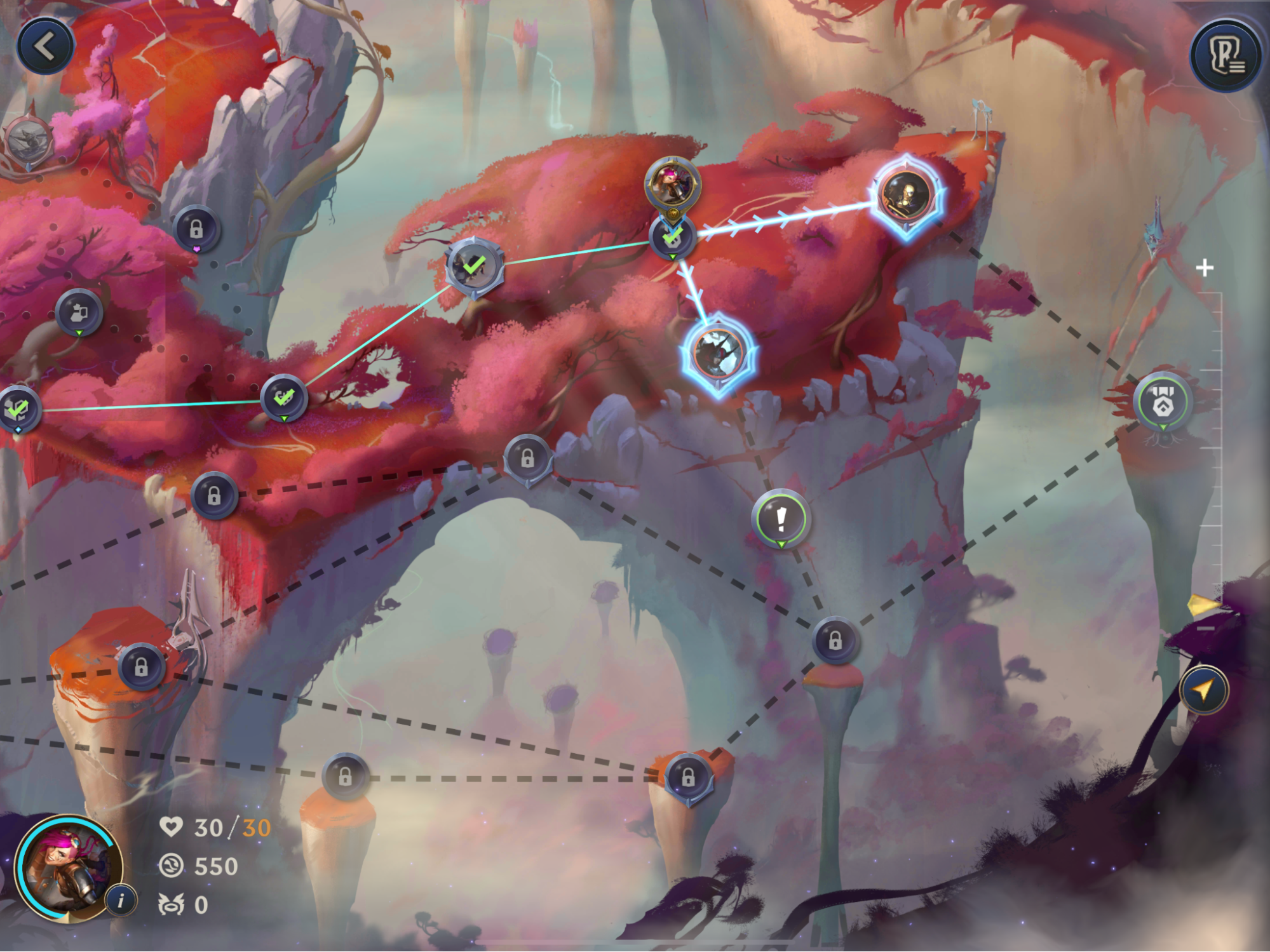
Task: Click the mug icon map node
Action: point(79,312)
